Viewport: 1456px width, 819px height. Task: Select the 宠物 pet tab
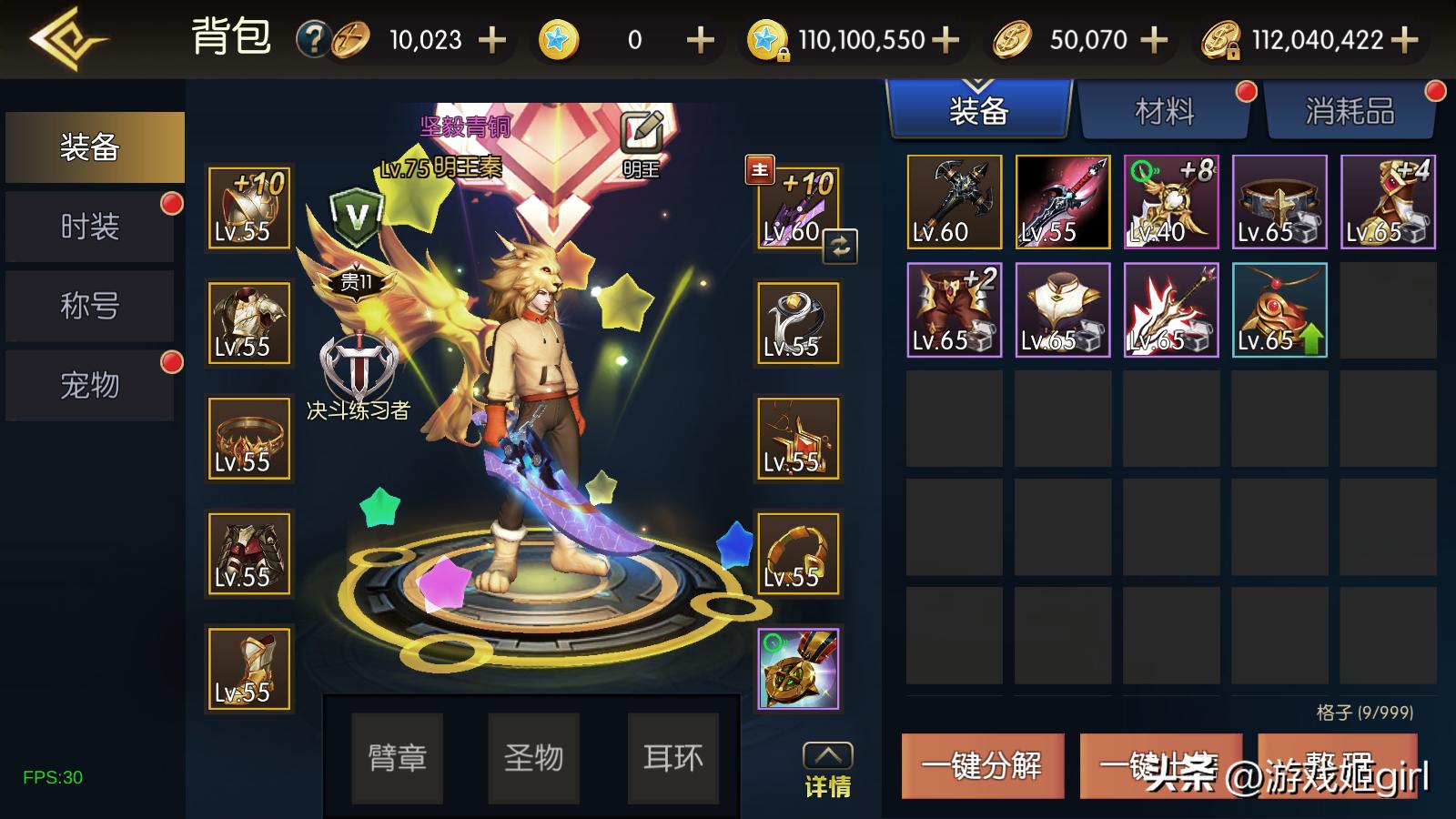pos(90,385)
